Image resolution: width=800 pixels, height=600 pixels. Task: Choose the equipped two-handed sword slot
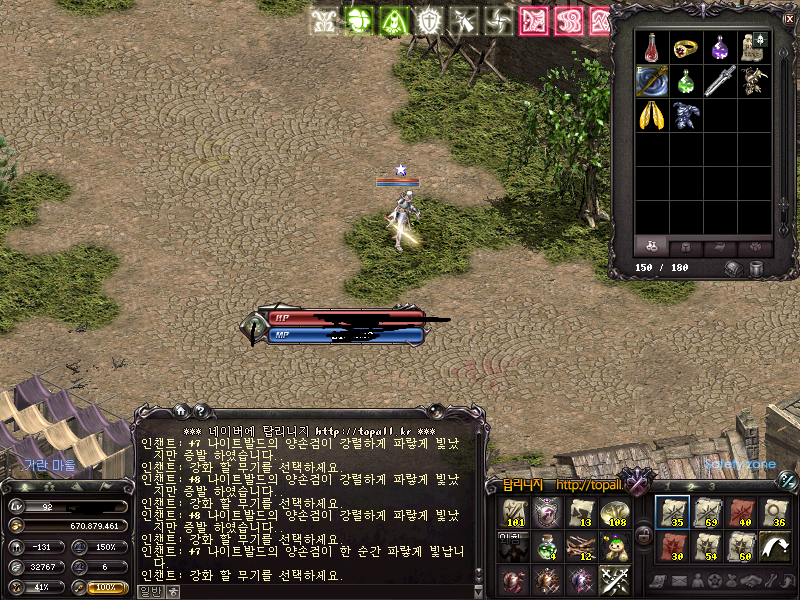pos(652,81)
